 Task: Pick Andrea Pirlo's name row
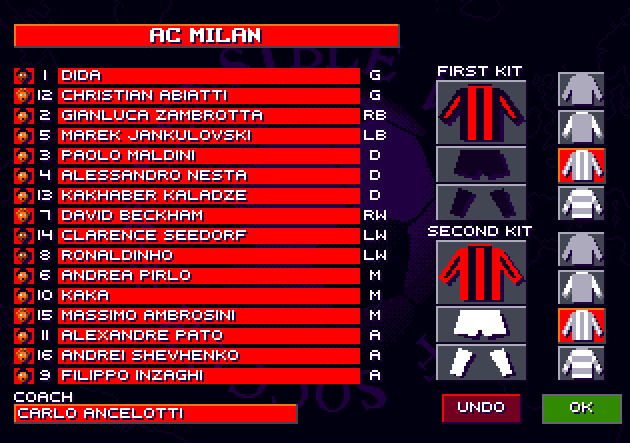point(208,275)
